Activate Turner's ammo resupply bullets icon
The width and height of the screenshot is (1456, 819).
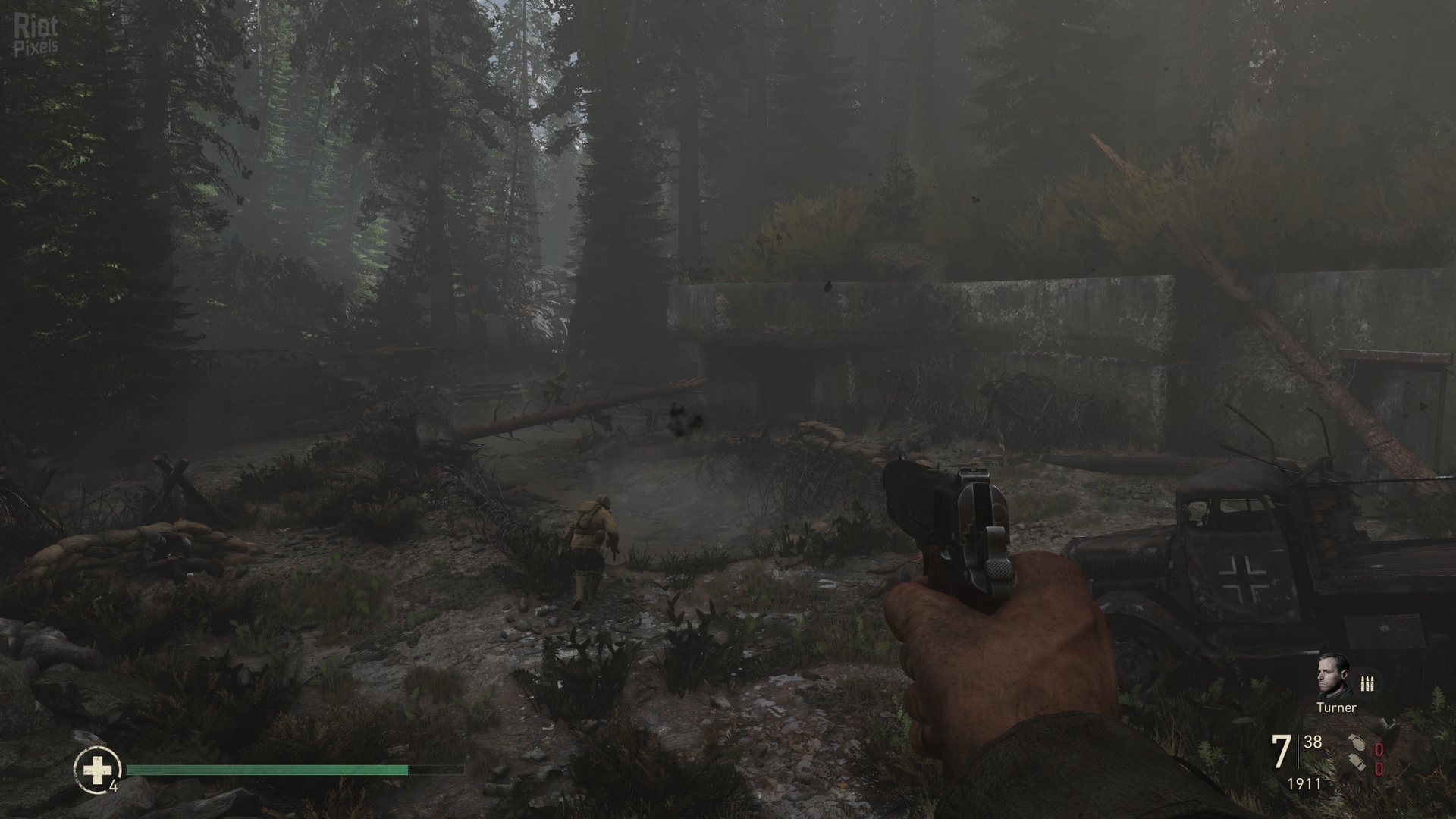point(1367,684)
